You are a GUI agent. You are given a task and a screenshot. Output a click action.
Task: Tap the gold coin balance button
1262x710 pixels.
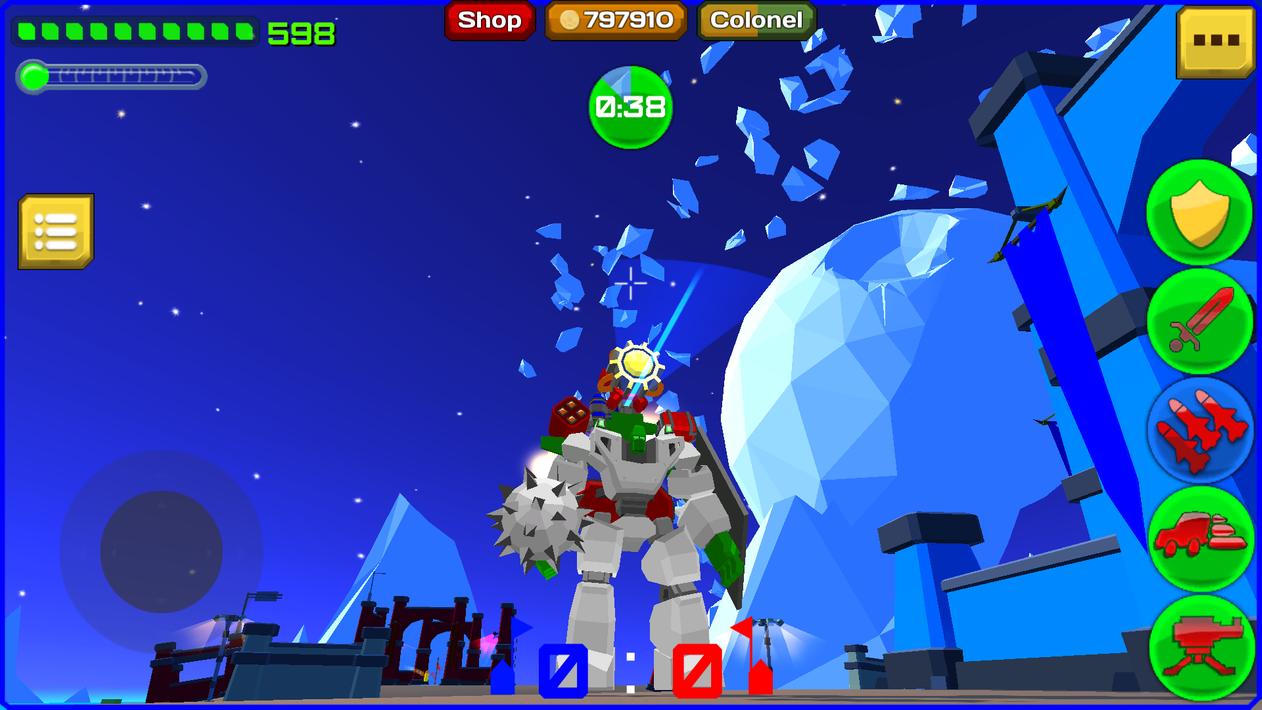(x=616, y=20)
